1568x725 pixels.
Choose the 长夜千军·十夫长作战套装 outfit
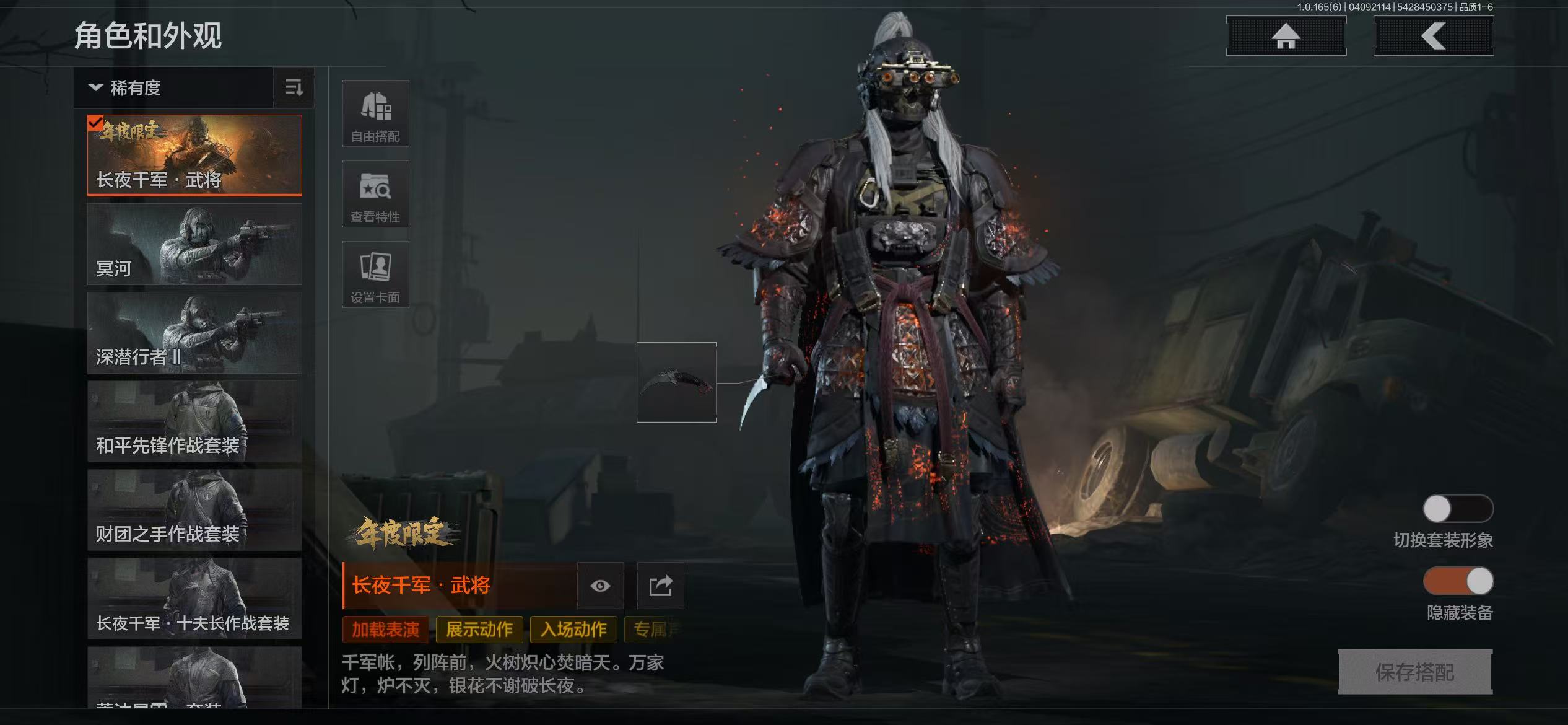(194, 599)
